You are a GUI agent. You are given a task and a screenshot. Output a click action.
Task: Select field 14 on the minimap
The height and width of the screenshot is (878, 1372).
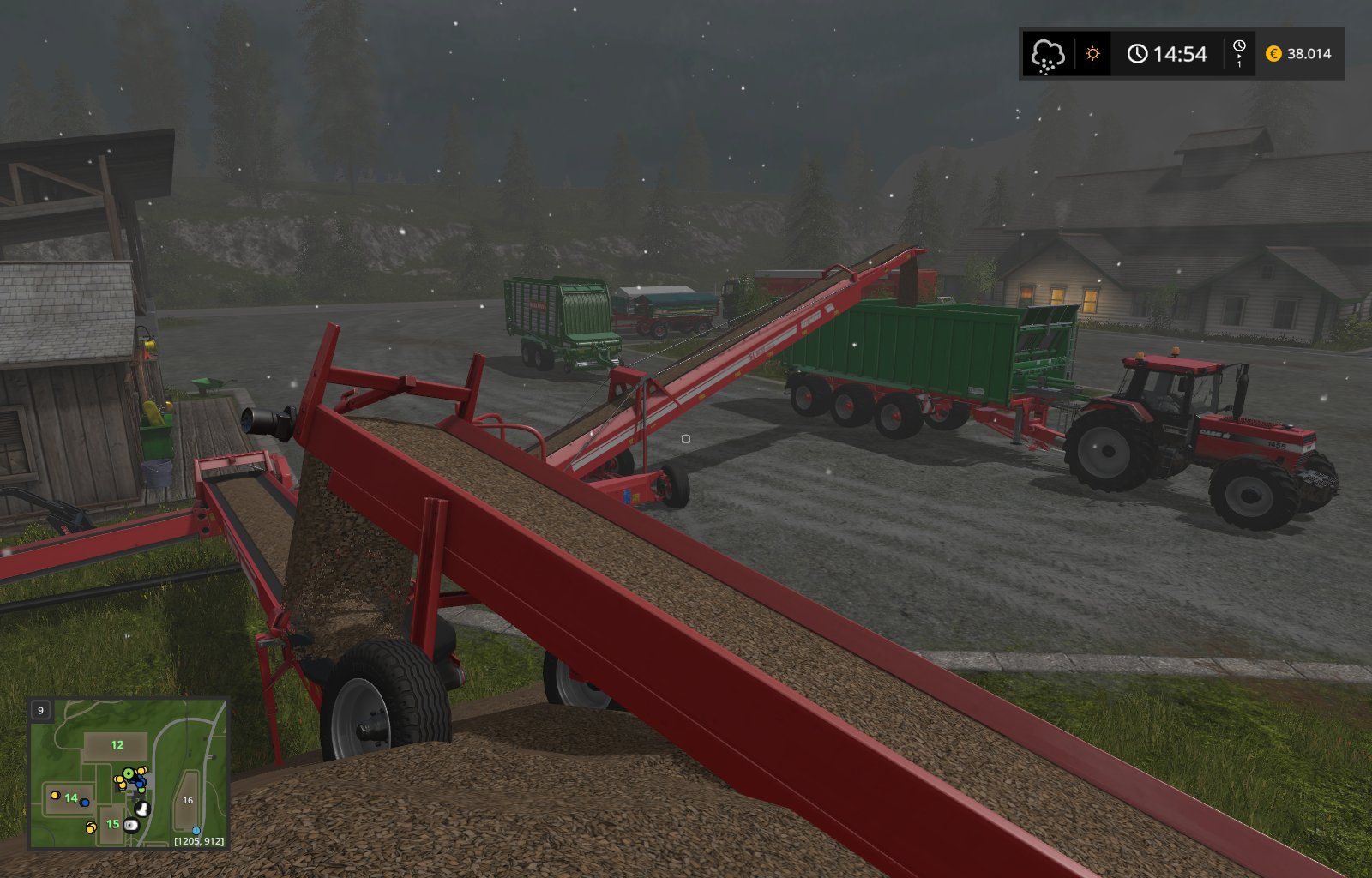pyautogui.click(x=71, y=798)
